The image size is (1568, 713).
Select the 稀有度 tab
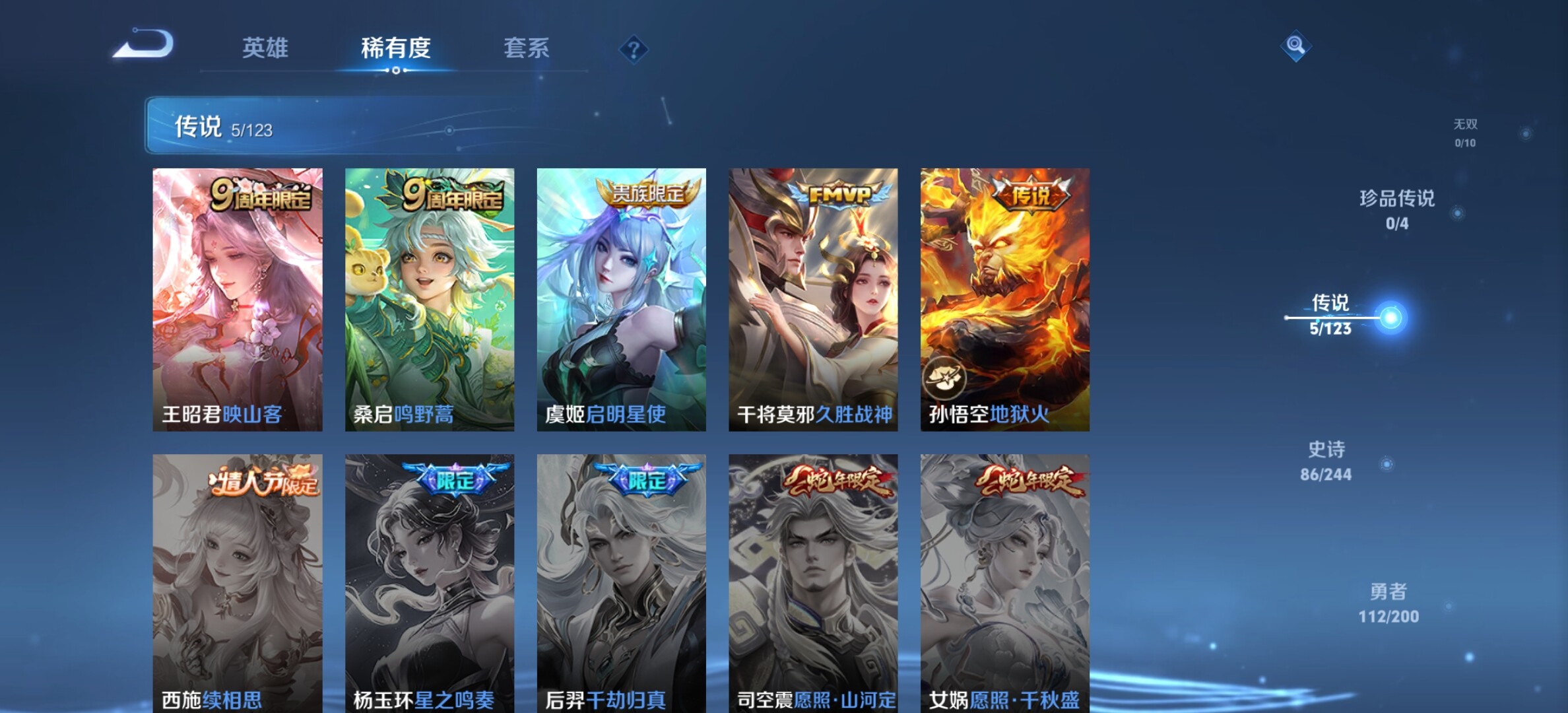[395, 48]
